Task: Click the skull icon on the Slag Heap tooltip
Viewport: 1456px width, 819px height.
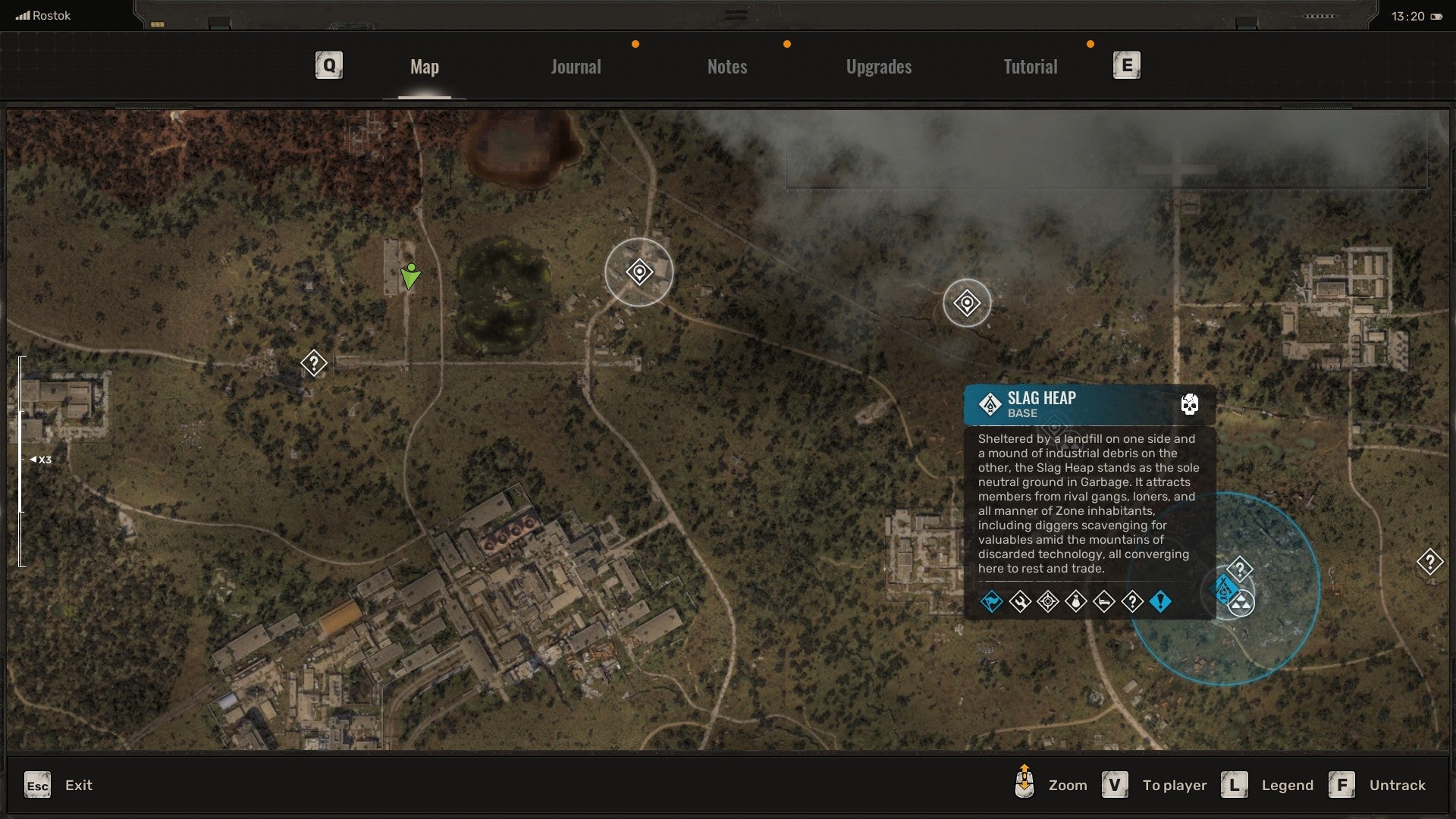Action: 1189,404
